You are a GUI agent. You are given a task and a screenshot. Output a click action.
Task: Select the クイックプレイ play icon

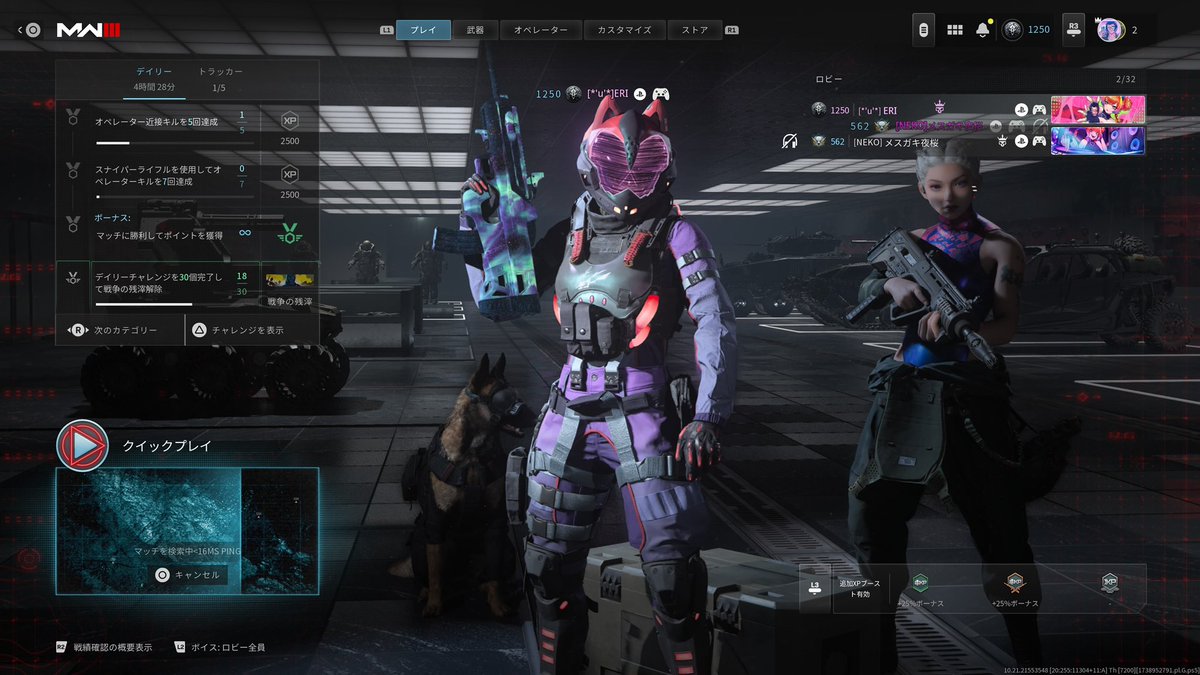pyautogui.click(x=82, y=445)
